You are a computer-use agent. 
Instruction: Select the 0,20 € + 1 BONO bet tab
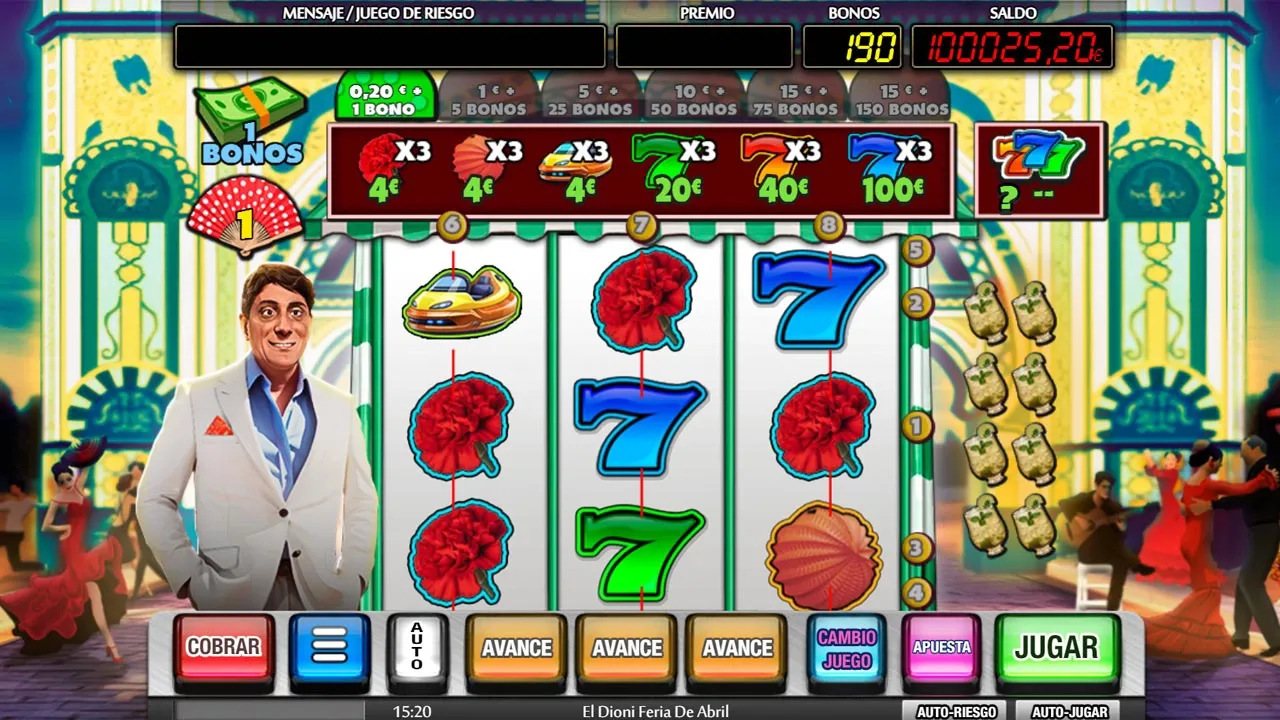pos(386,99)
